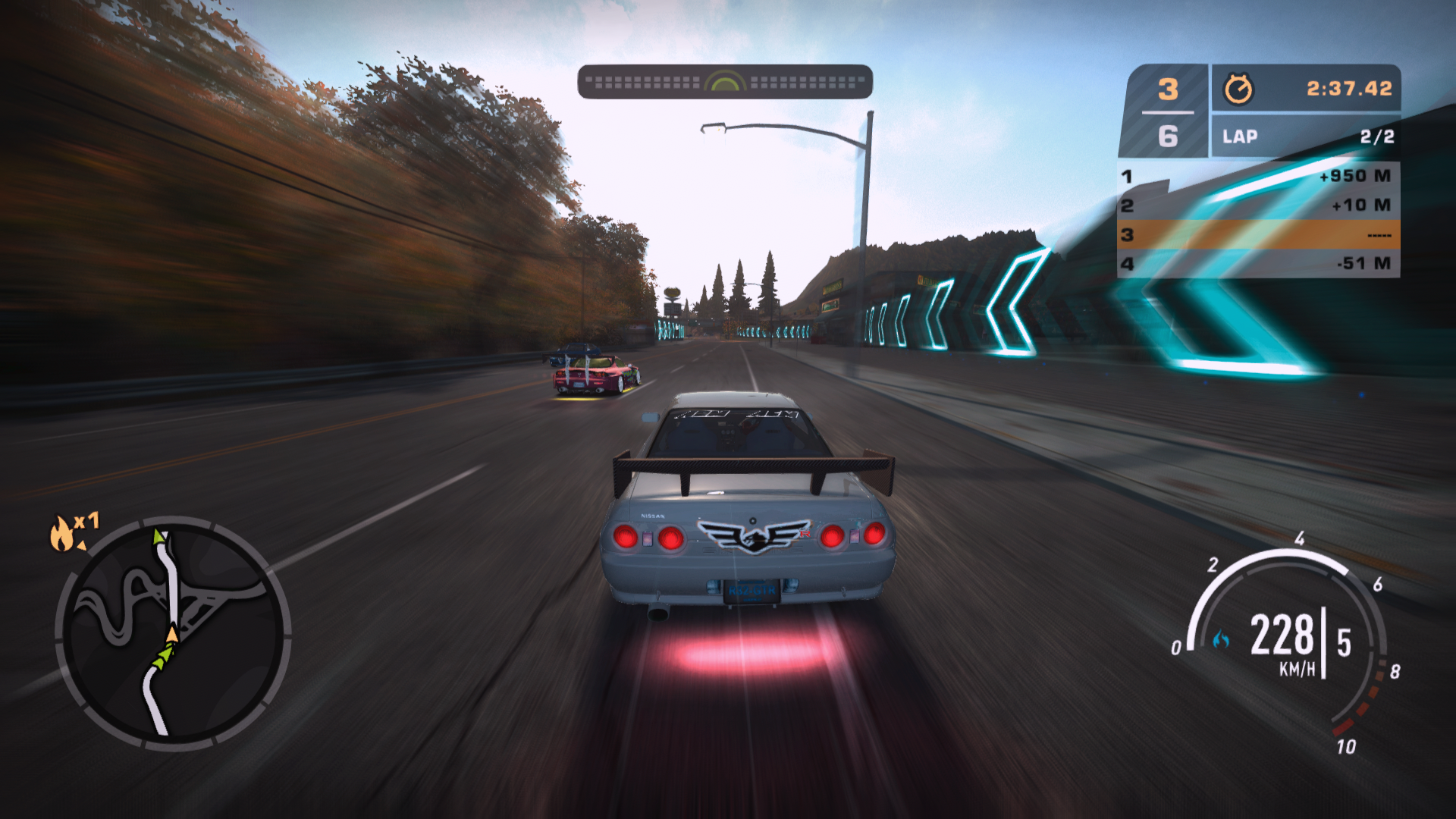Select the flame heat level icon
Viewport: 1456px width, 819px height.
point(63,532)
